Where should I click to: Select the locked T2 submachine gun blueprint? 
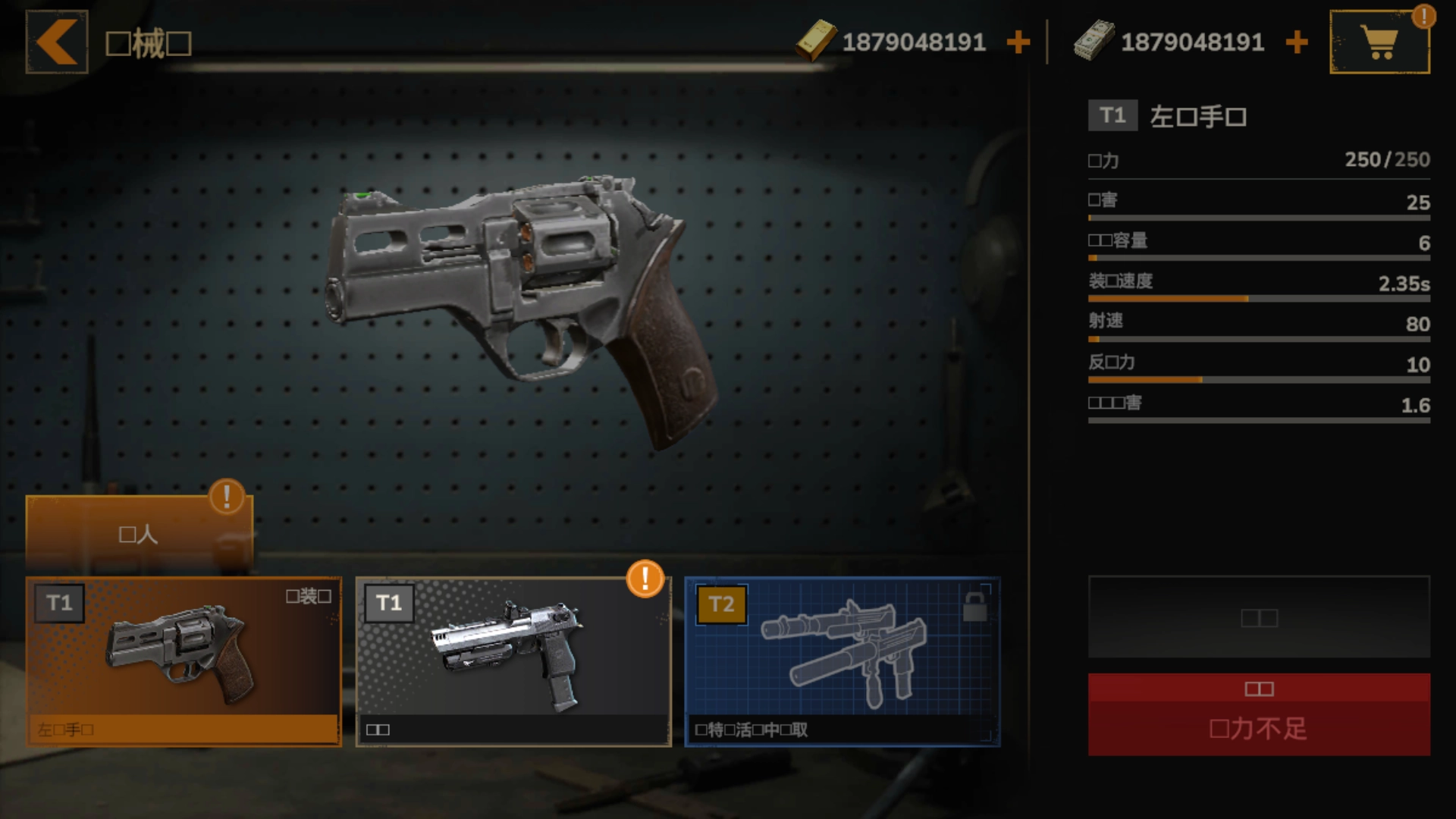pyautogui.click(x=842, y=661)
